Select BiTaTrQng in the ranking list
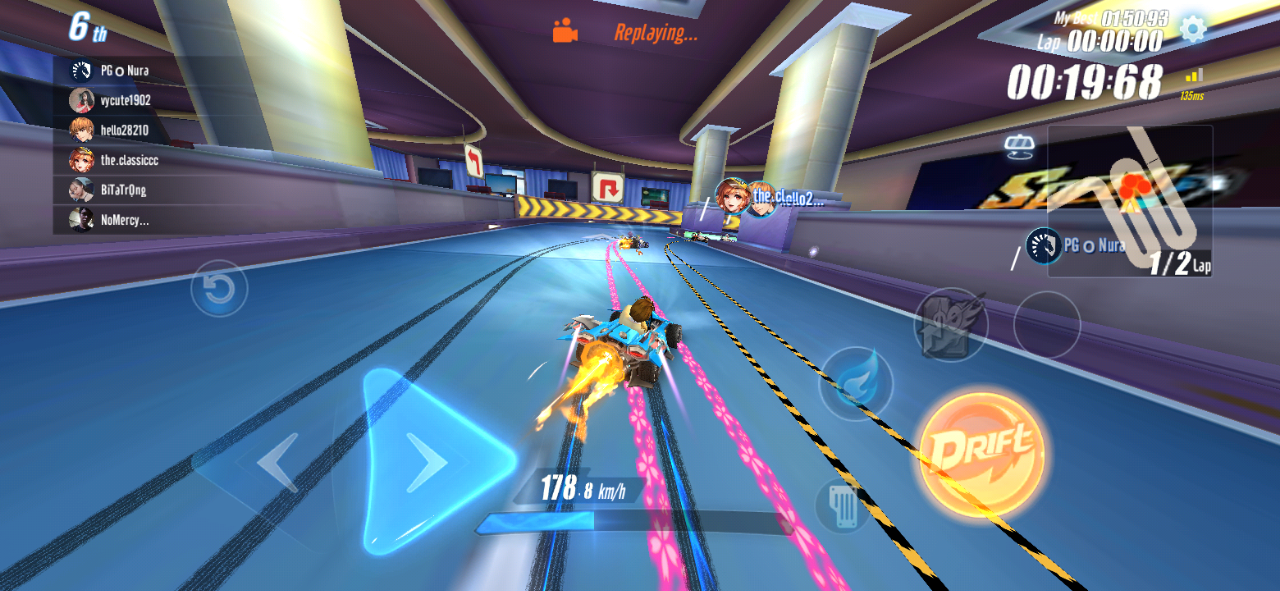Screen dimensions: 1280x591 click(123, 190)
